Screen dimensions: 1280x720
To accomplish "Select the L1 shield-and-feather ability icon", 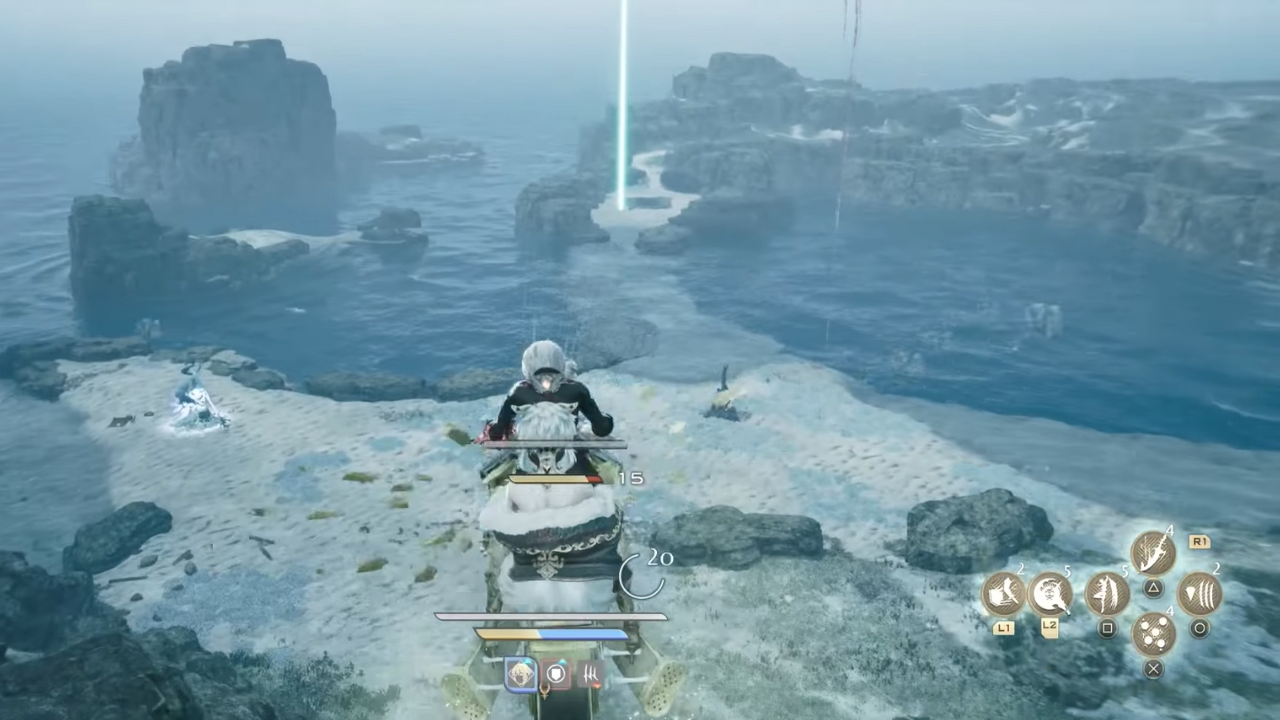I will click(x=1005, y=595).
